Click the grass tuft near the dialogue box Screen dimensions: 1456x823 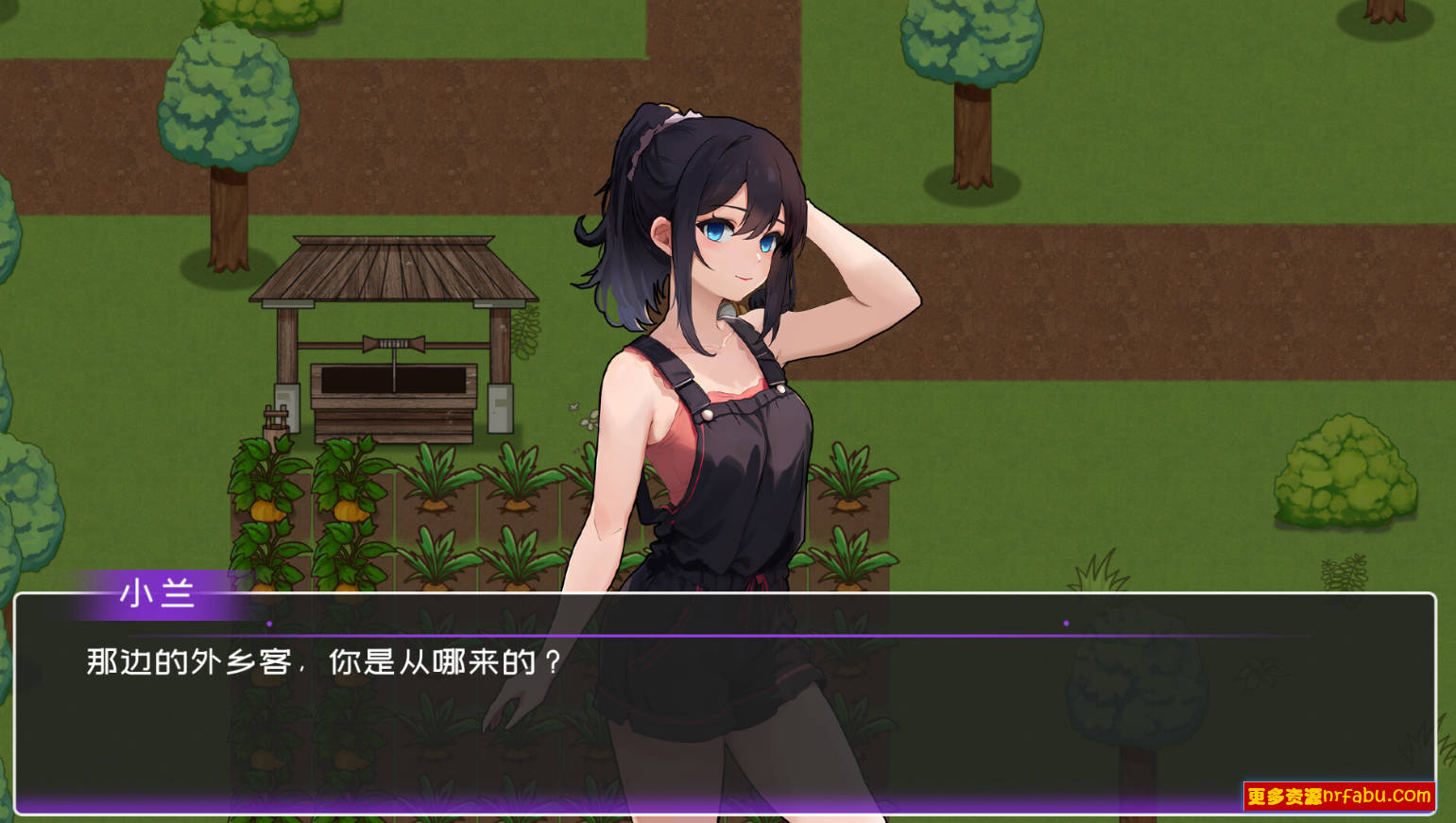[x=1097, y=569]
